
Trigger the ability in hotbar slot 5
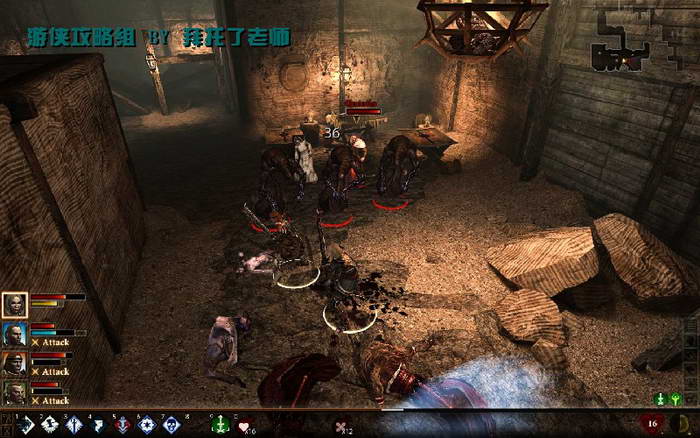(x=124, y=425)
